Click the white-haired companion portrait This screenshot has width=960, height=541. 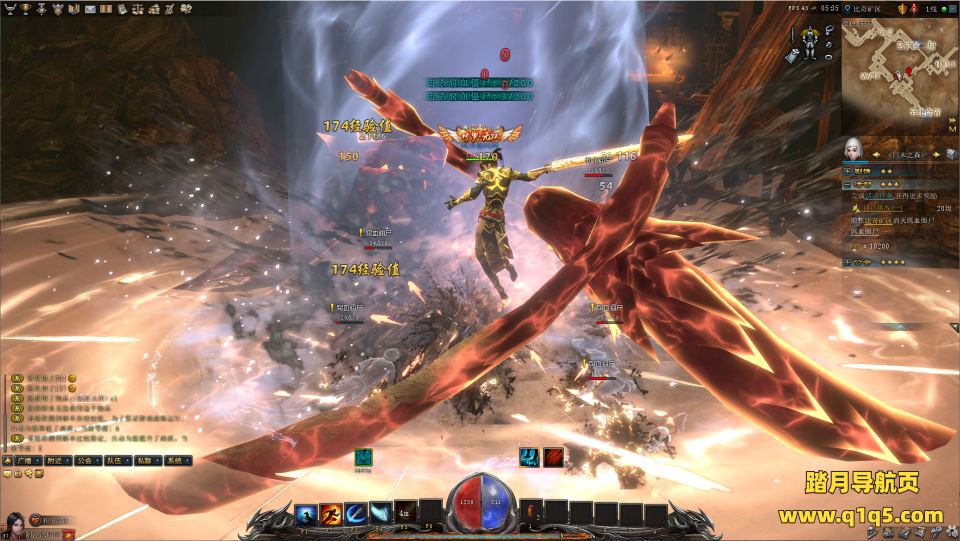click(853, 151)
